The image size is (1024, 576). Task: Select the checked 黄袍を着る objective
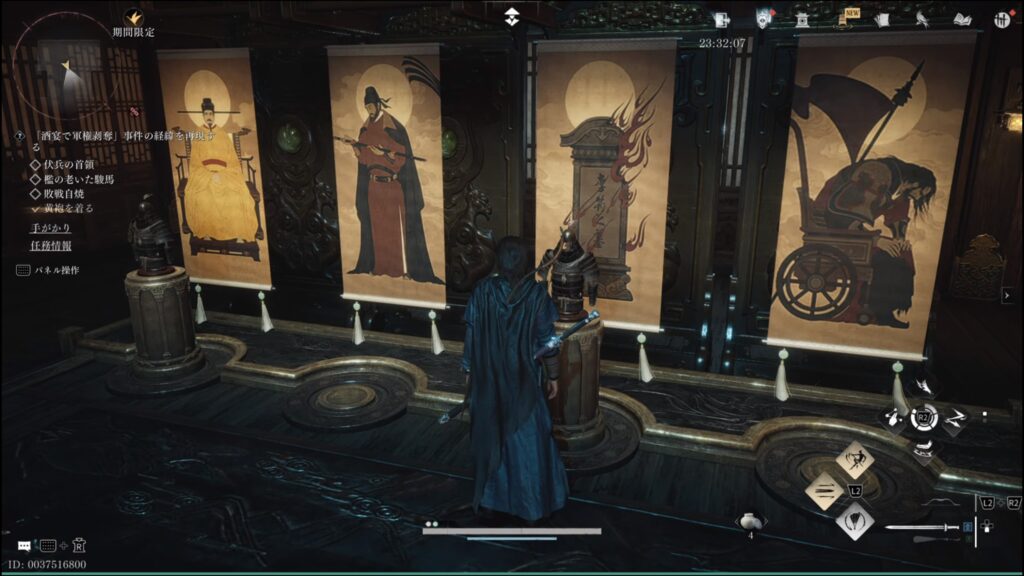63,209
